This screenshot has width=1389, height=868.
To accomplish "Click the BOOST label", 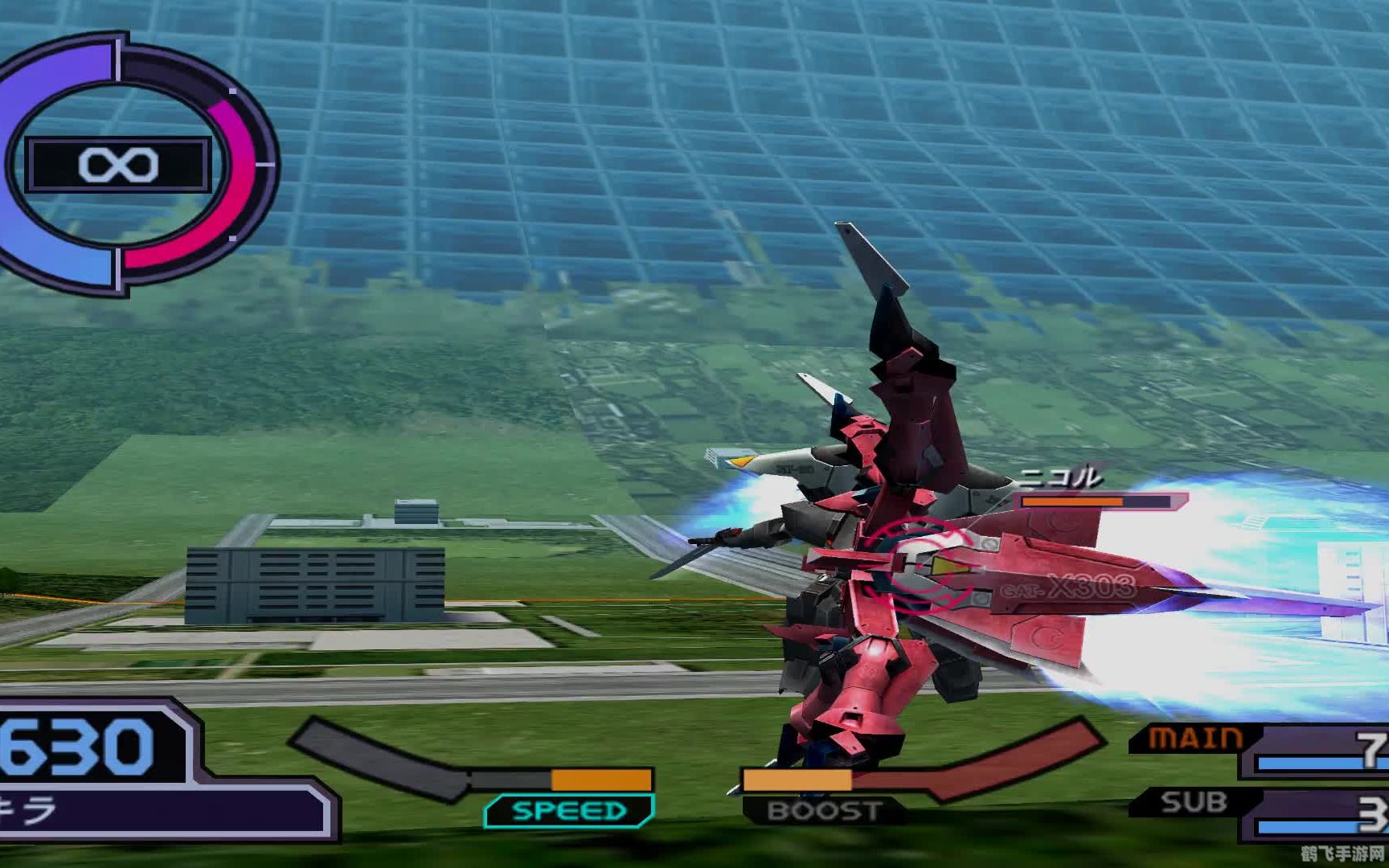I will (824, 810).
